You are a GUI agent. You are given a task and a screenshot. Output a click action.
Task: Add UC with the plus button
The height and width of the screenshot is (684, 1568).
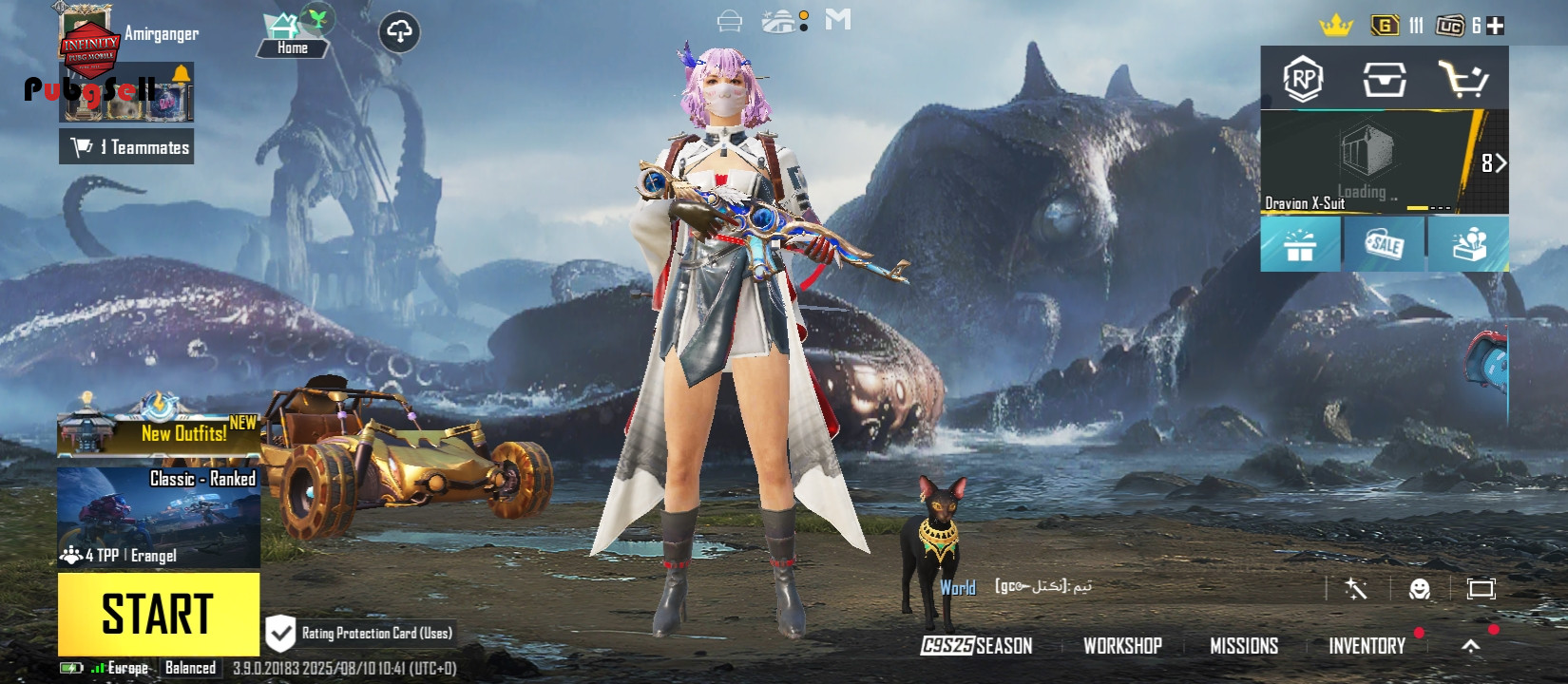(1495, 26)
